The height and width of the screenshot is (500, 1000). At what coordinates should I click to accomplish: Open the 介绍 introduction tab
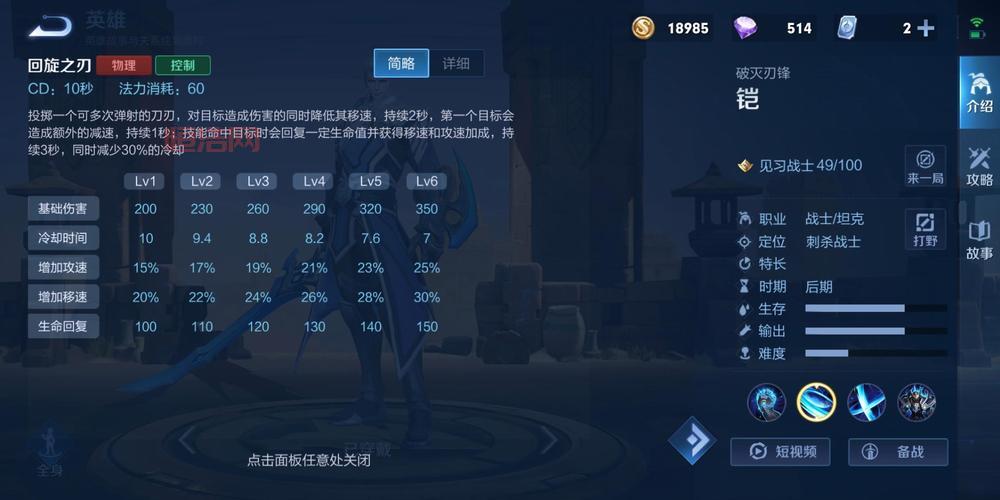pos(979,89)
